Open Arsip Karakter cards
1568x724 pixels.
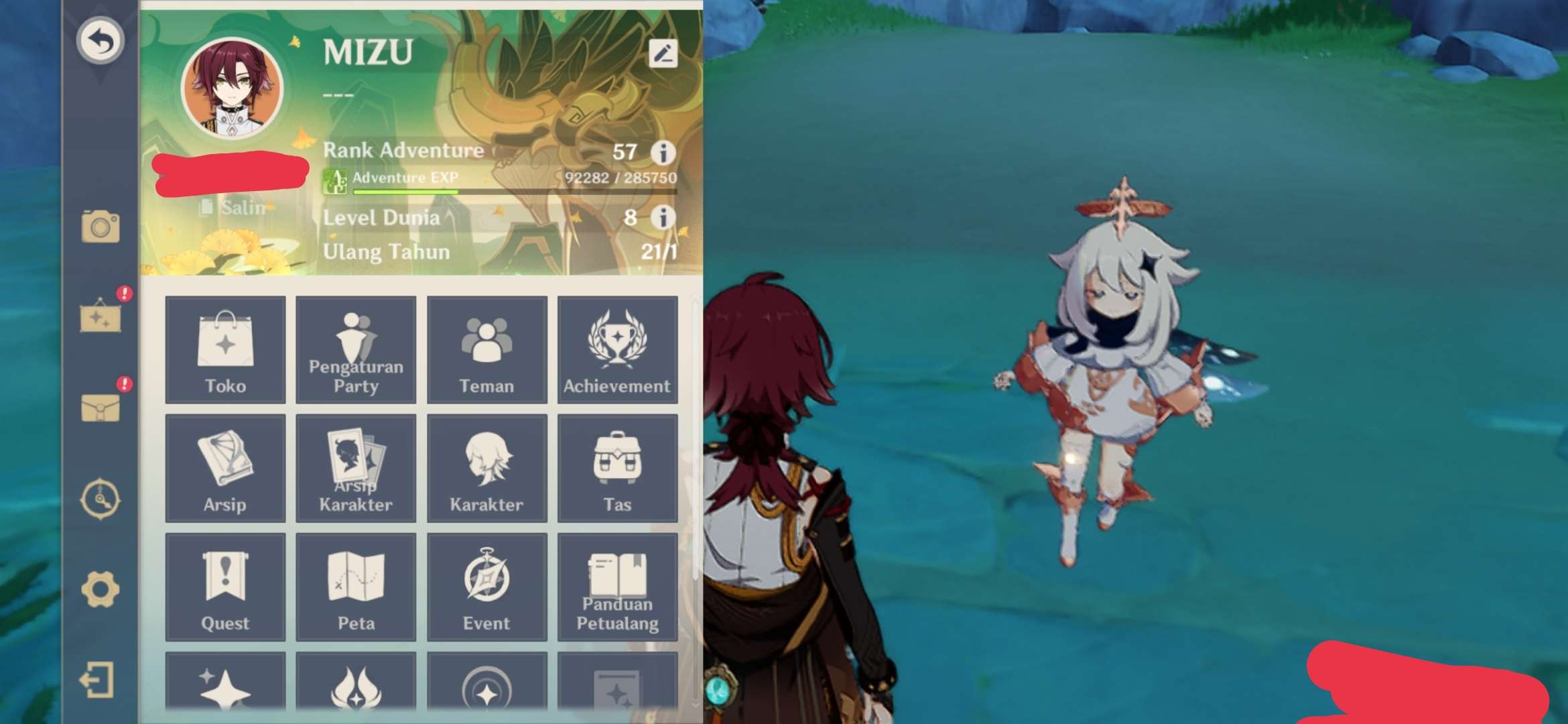pyautogui.click(x=355, y=467)
